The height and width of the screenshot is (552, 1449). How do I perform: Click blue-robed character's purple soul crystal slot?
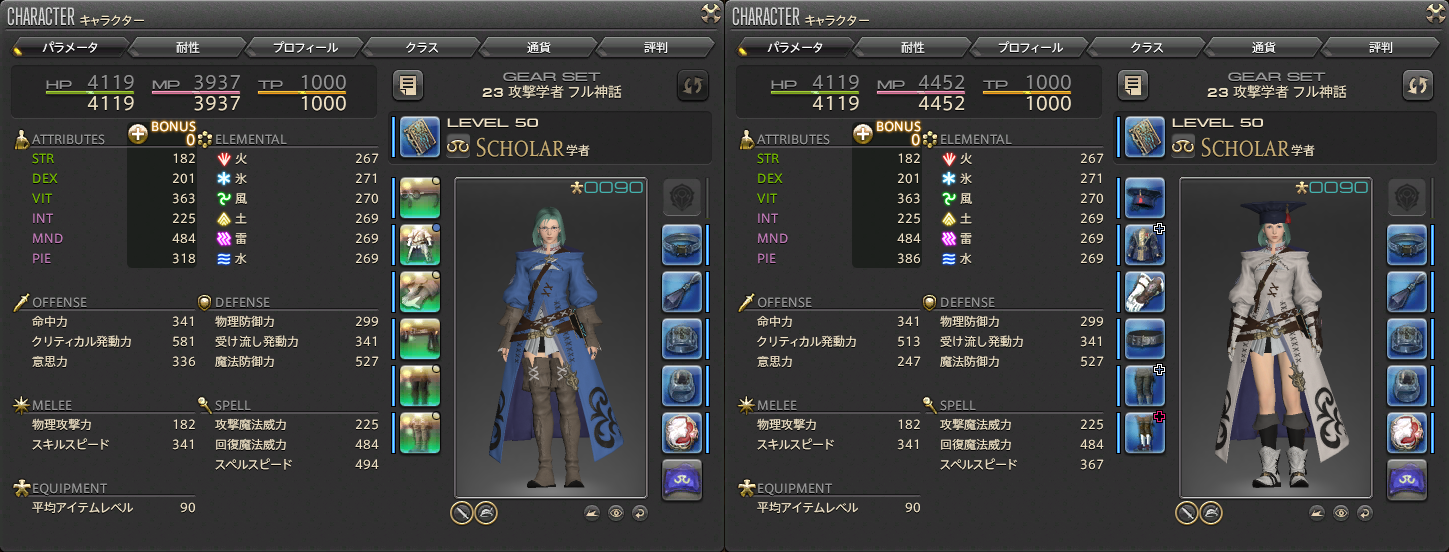coord(682,479)
